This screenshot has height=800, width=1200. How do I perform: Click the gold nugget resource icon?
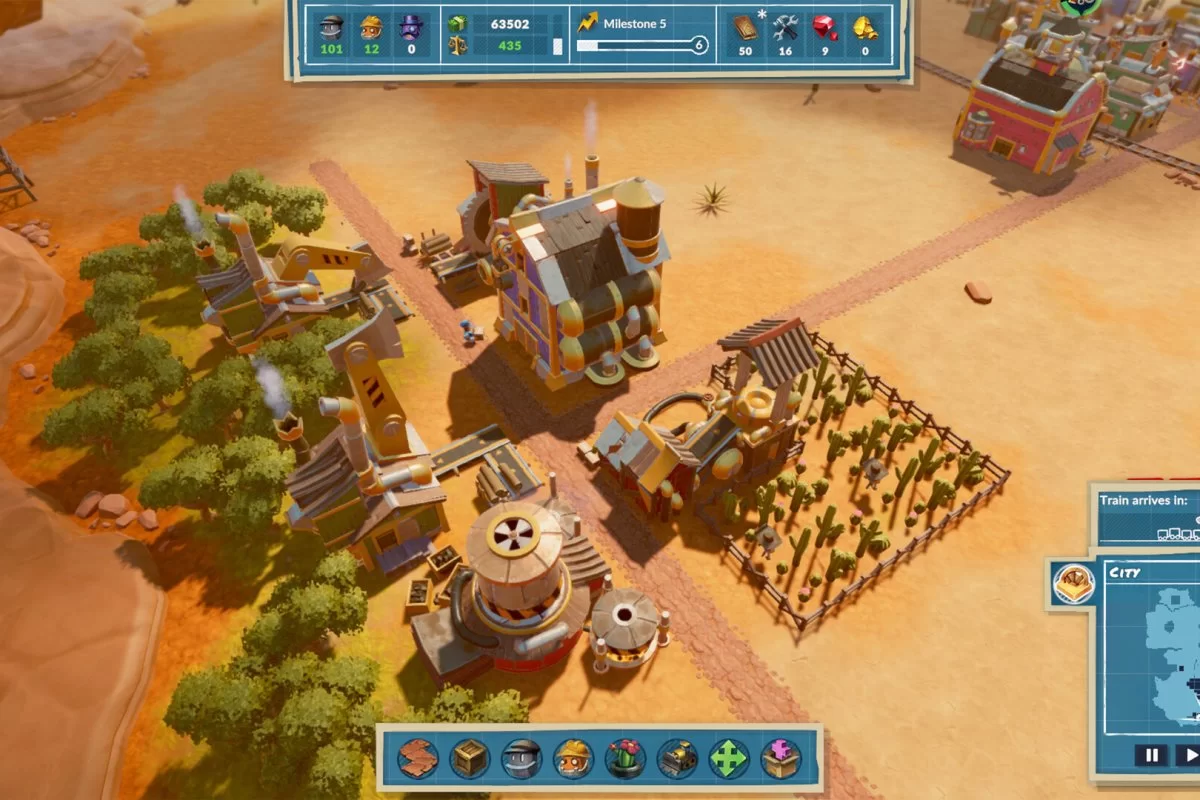(x=865, y=27)
